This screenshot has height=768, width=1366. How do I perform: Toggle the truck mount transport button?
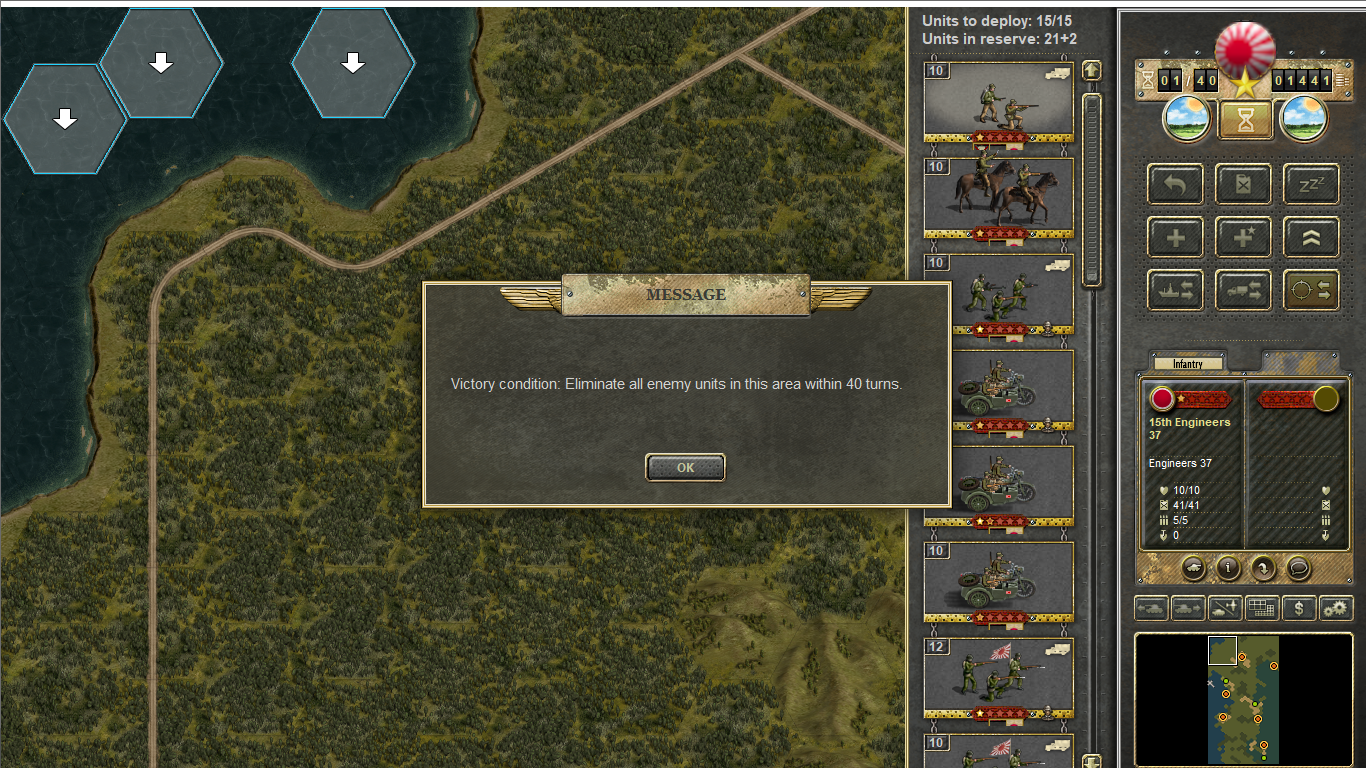(x=1243, y=290)
